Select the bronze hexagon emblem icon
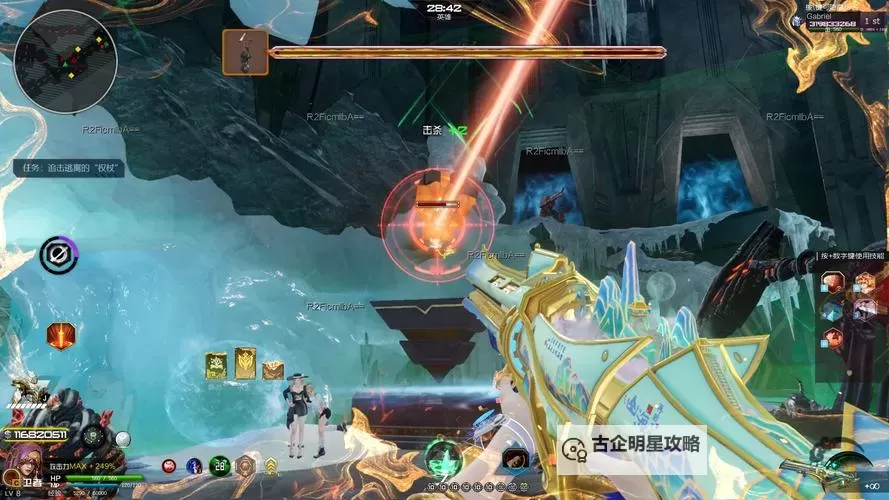The width and height of the screenshot is (889, 500). 245,465
